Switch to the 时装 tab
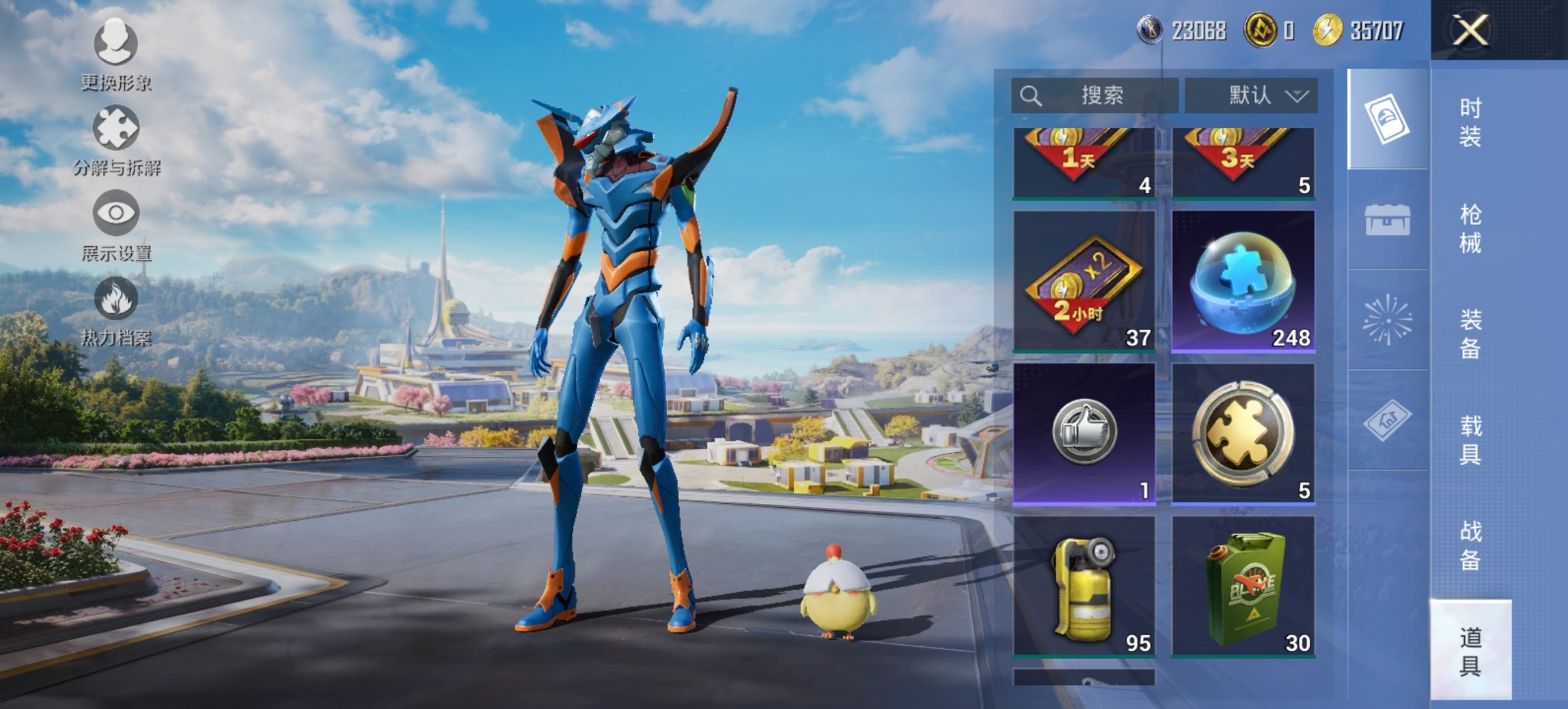The height and width of the screenshot is (709, 1568). click(x=1470, y=122)
